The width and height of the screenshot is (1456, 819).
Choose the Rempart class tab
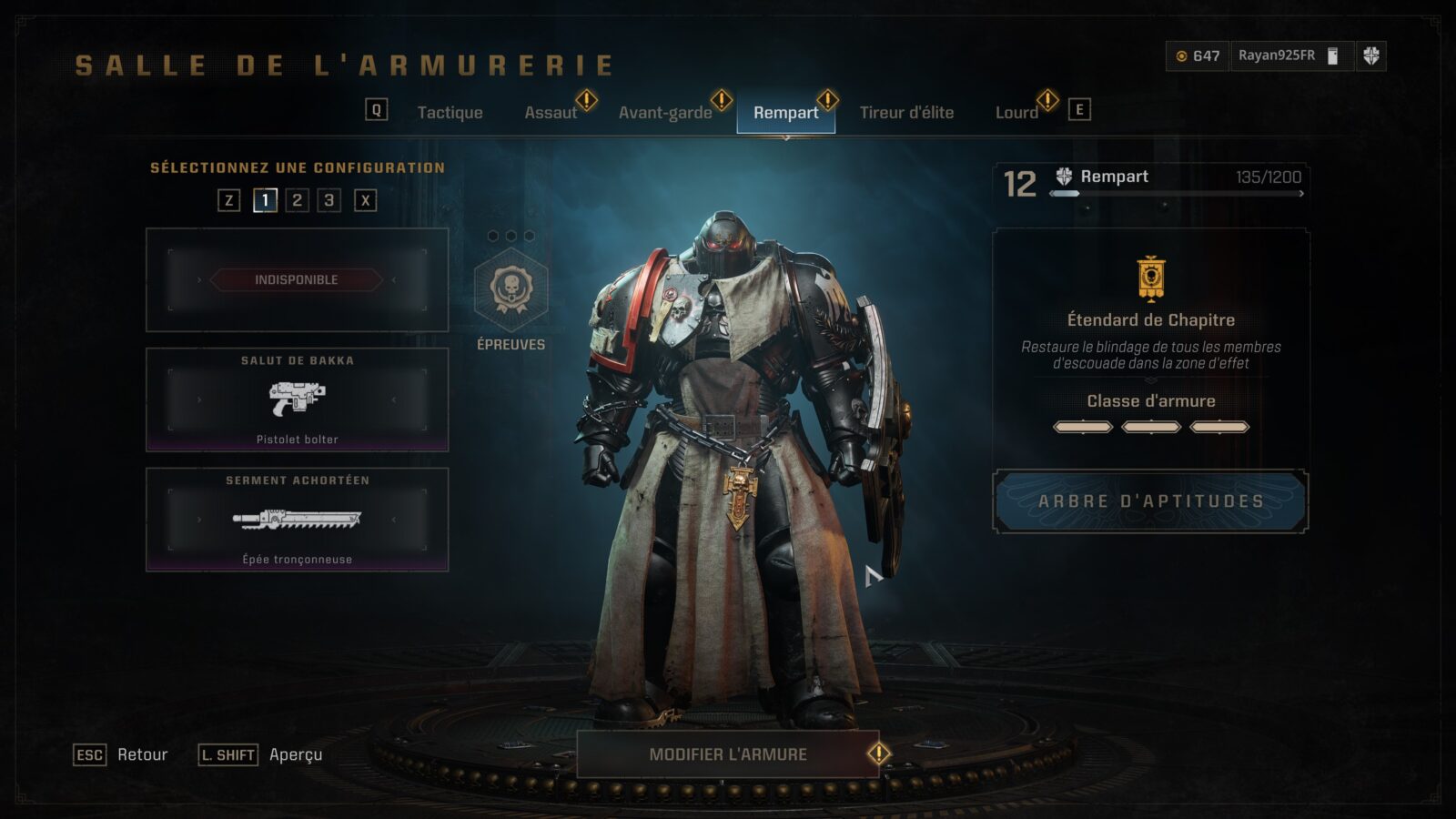point(785,113)
